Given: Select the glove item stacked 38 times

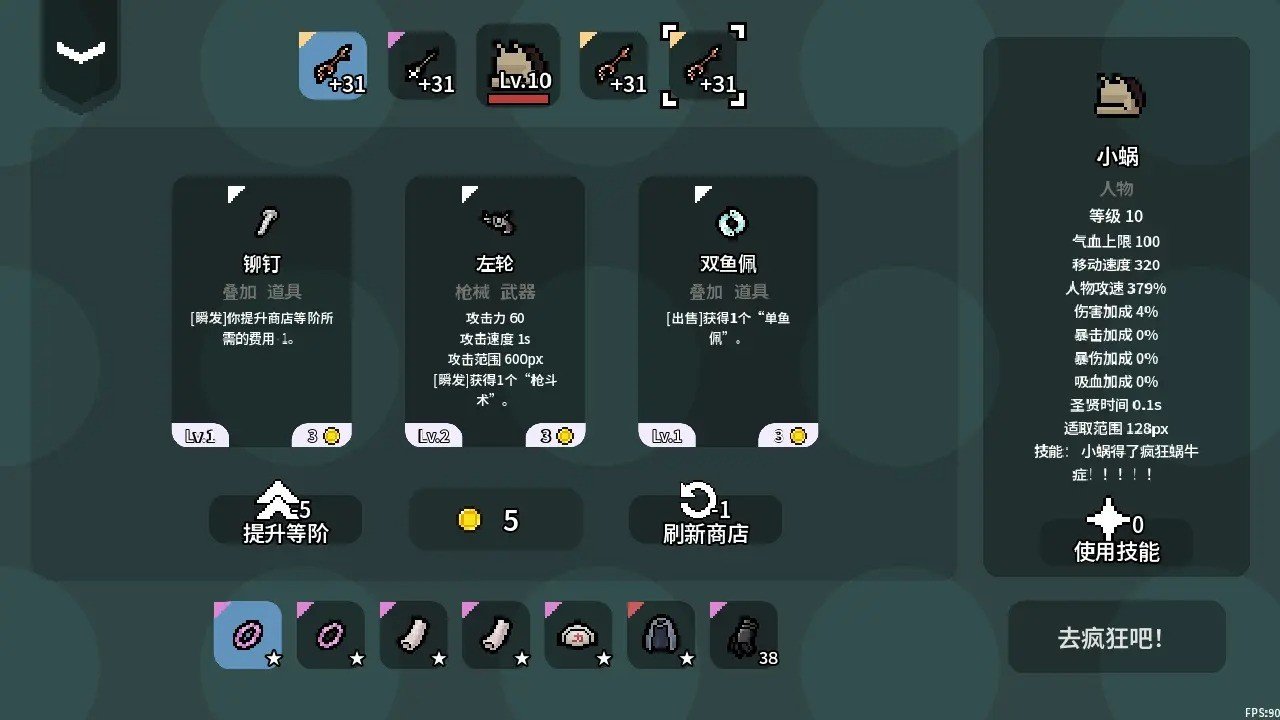Looking at the screenshot, I should click(744, 634).
